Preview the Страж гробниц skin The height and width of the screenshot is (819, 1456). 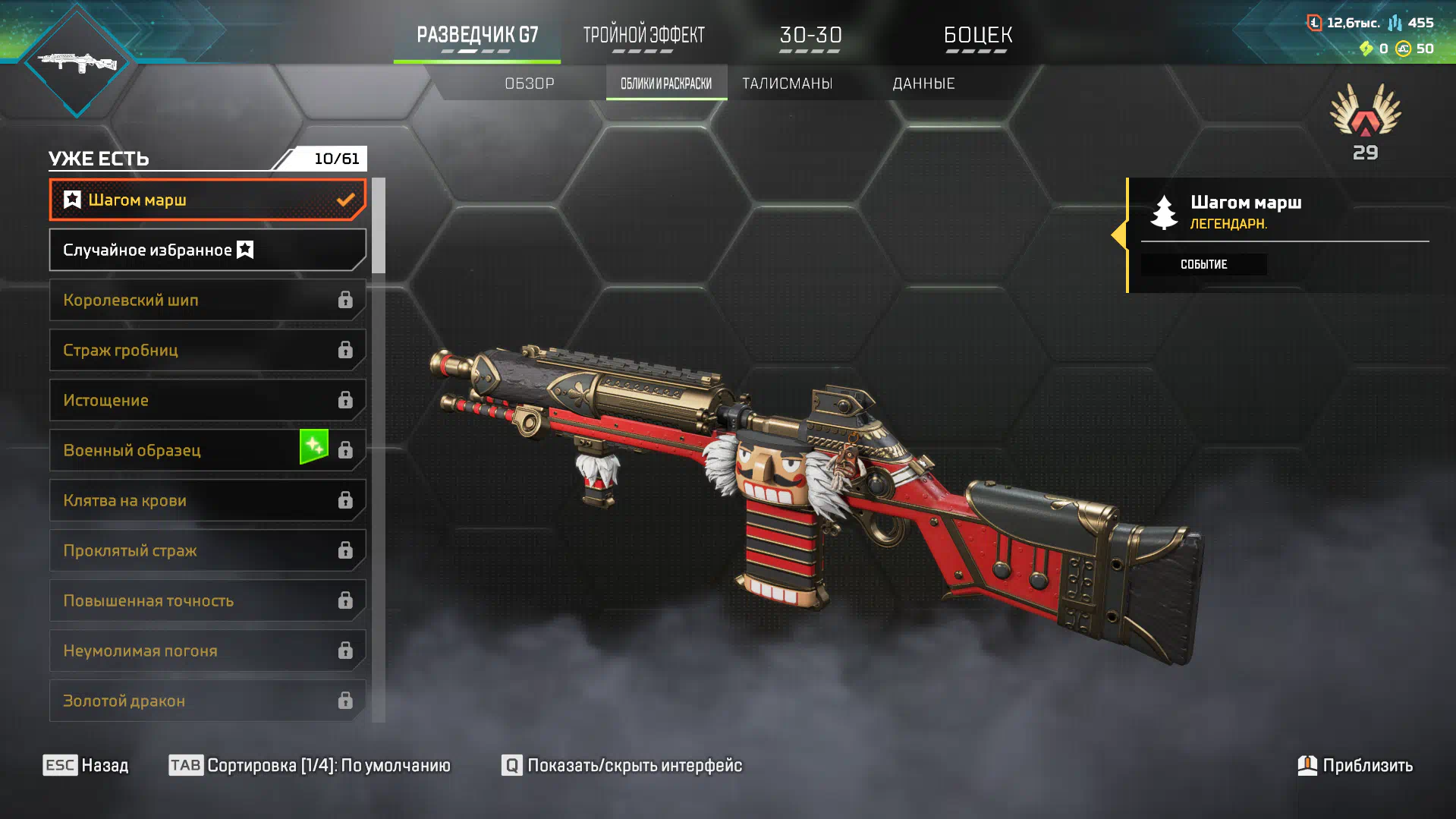pyautogui.click(x=207, y=350)
